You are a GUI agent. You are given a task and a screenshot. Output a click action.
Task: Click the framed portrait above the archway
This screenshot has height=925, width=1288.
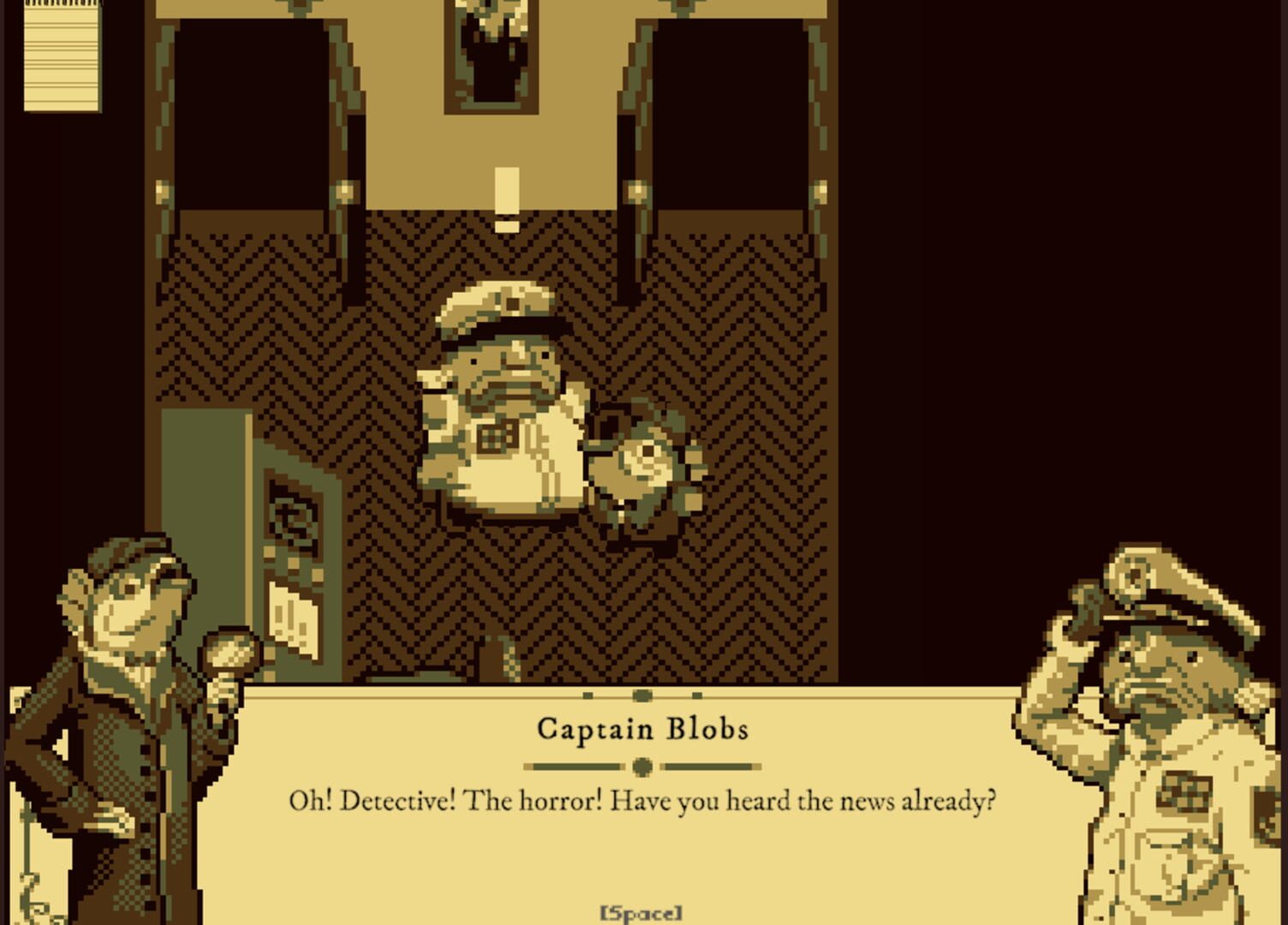pyautogui.click(x=491, y=47)
